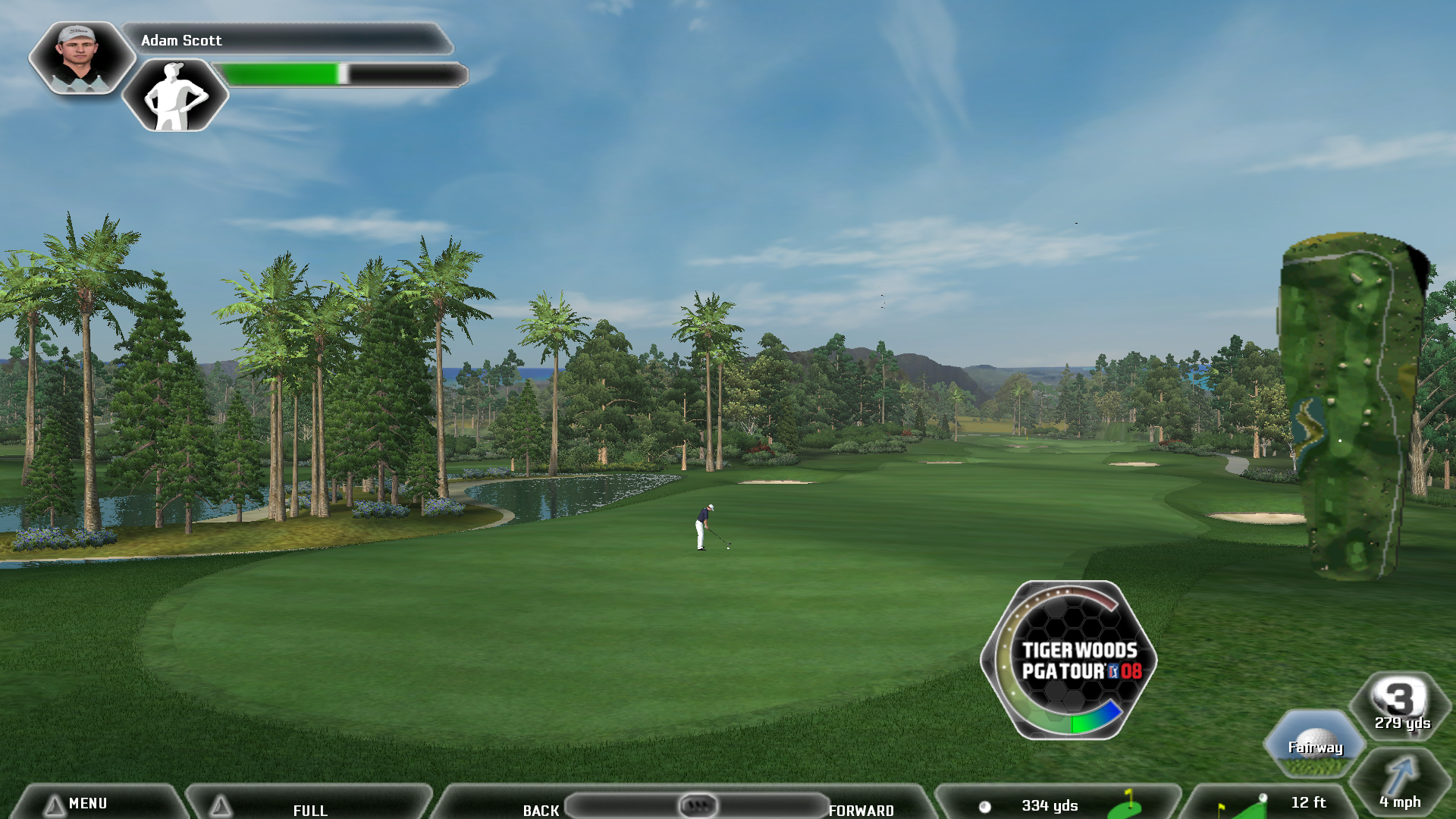1456x819 pixels.
Task: Click the Adam Scott player portrait
Action: click(x=80, y=58)
